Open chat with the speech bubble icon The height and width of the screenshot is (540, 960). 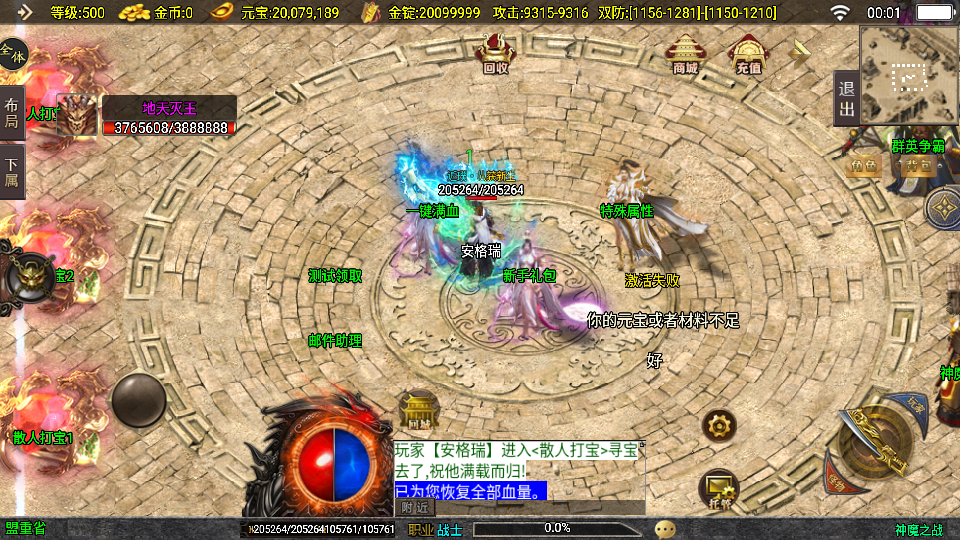tap(665, 528)
